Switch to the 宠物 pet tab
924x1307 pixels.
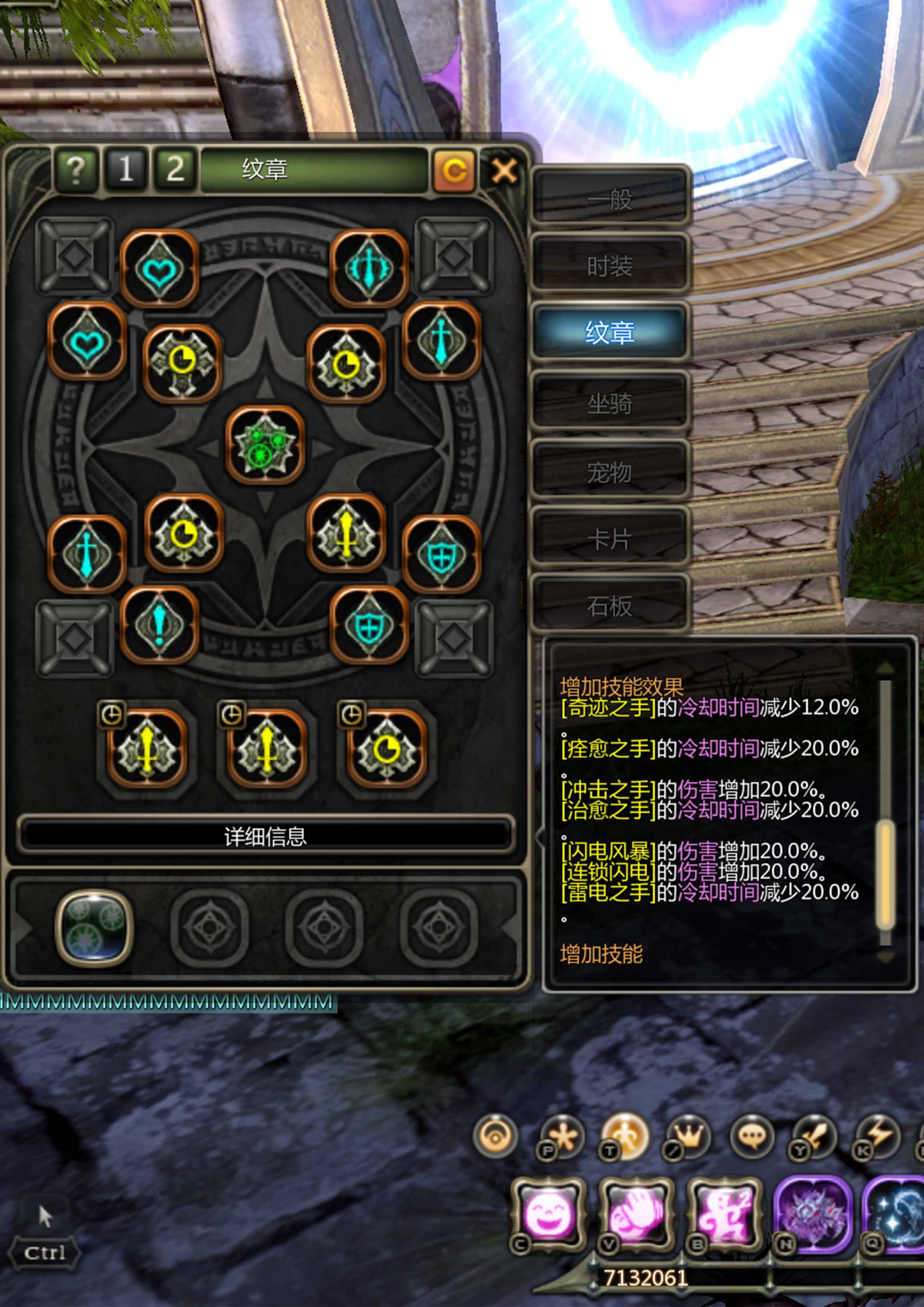click(x=609, y=472)
